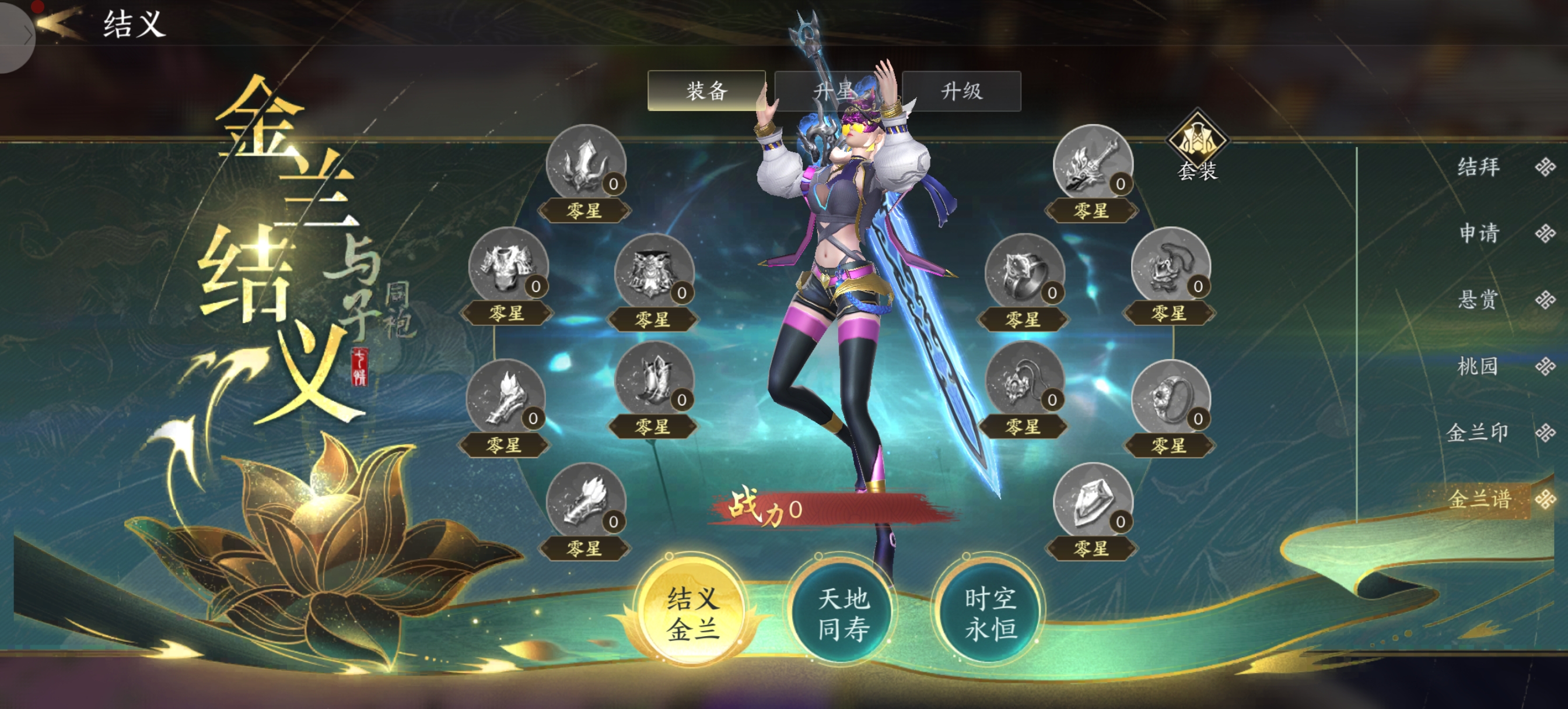Choose the shield equipment slot
Image resolution: width=1568 pixels, height=709 pixels.
coord(1092,501)
